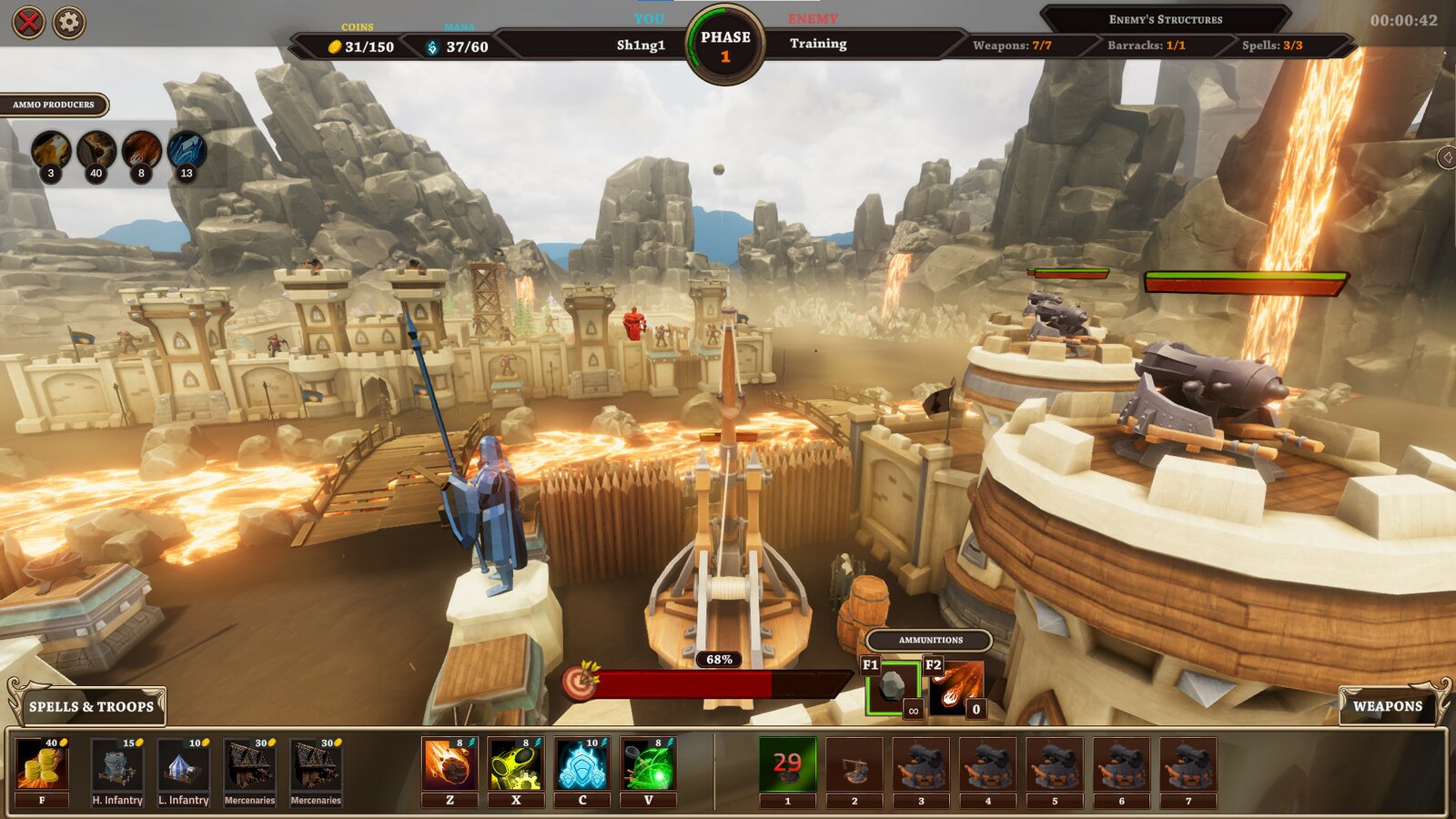
Task: Click the ammo producer showing 40
Action: click(96, 151)
